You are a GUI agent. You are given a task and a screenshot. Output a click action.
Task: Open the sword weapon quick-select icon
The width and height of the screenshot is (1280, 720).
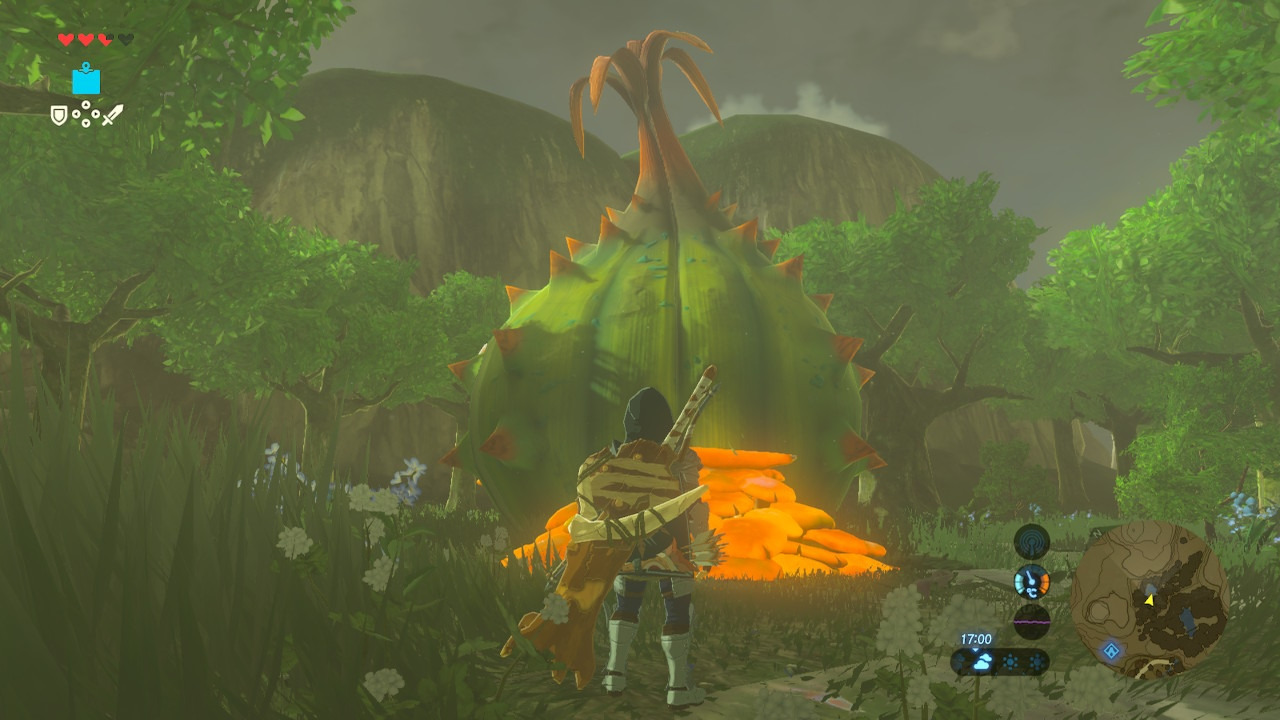112,115
